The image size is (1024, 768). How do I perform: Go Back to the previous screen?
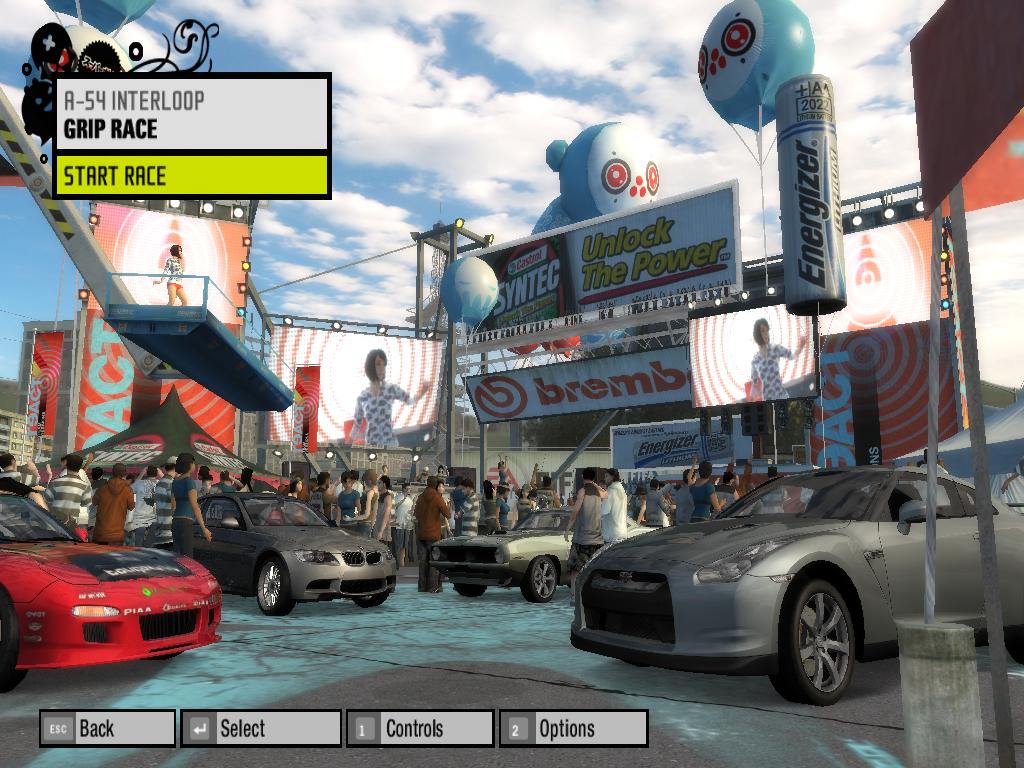[107, 728]
